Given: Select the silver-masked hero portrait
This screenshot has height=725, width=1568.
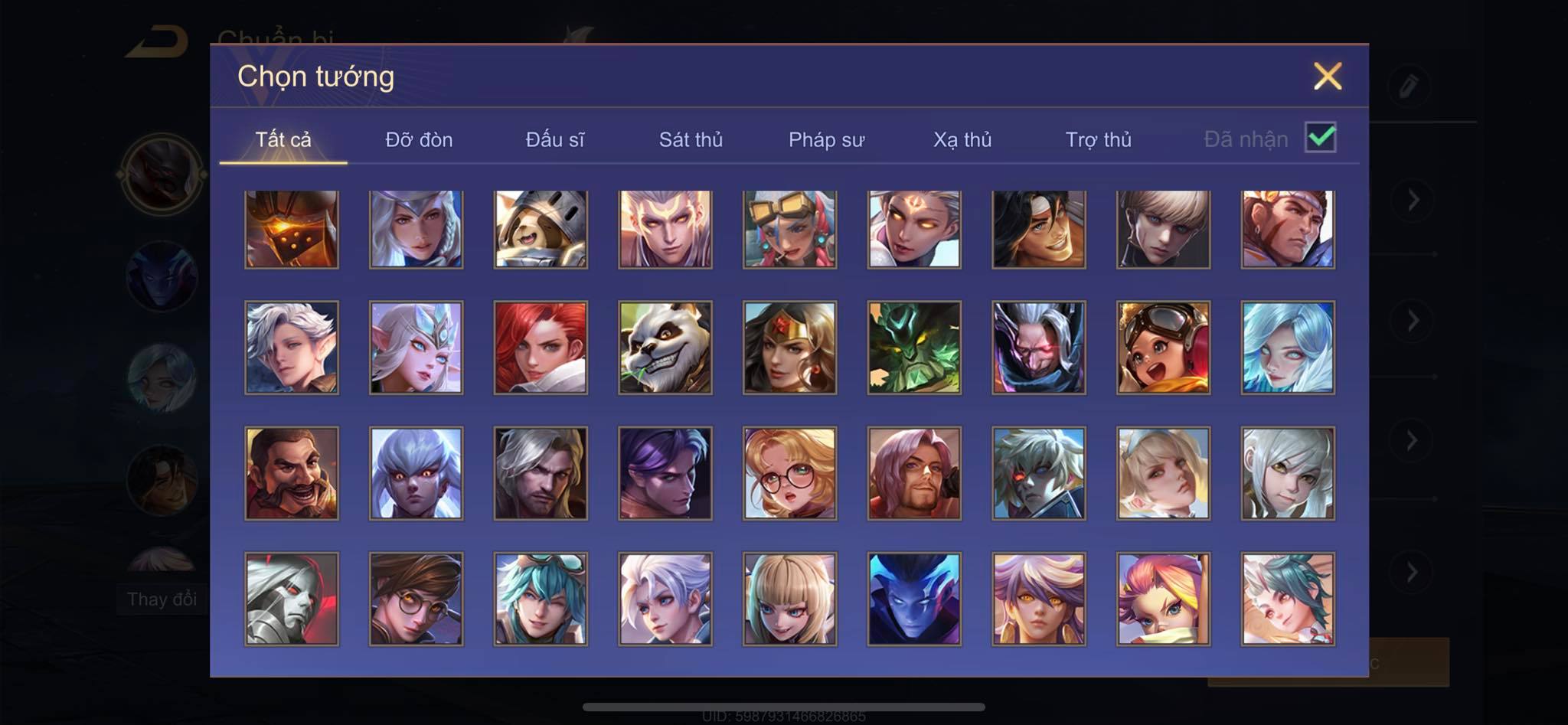Looking at the screenshot, I should pyautogui.click(x=292, y=599).
